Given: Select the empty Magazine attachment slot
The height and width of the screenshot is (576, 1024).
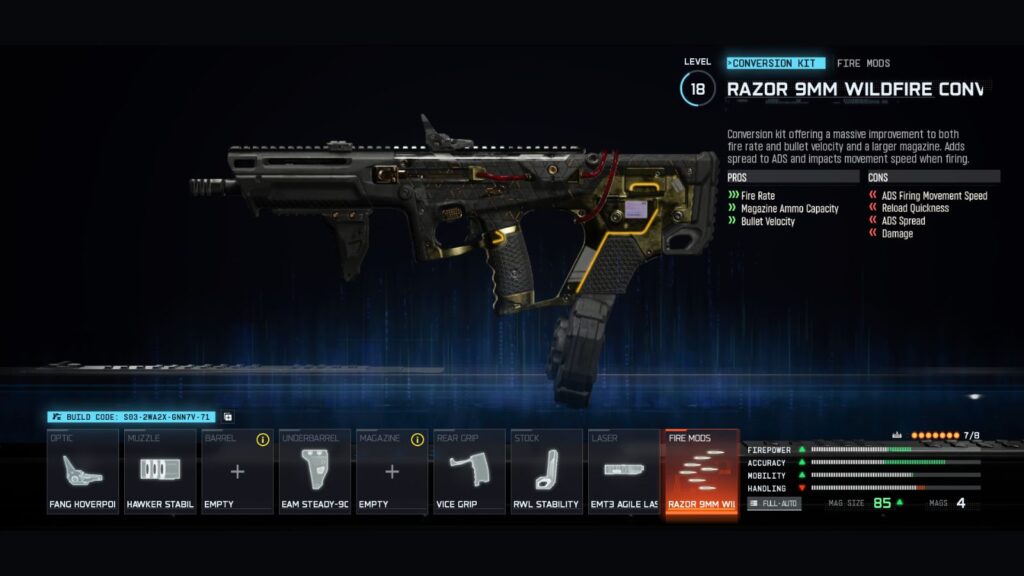Looking at the screenshot, I should coord(392,471).
